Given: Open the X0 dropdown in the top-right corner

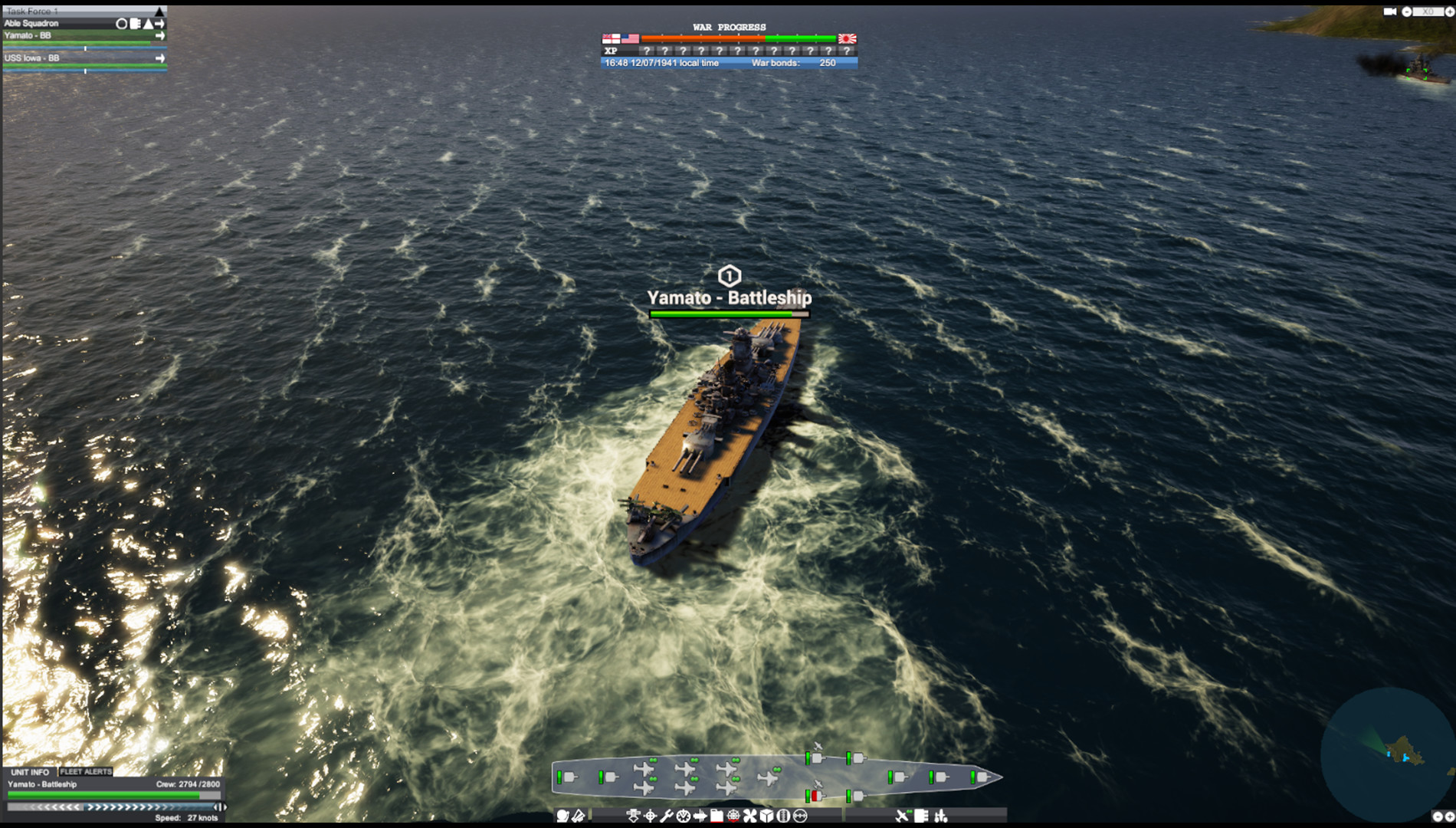Looking at the screenshot, I should click(x=1430, y=11).
